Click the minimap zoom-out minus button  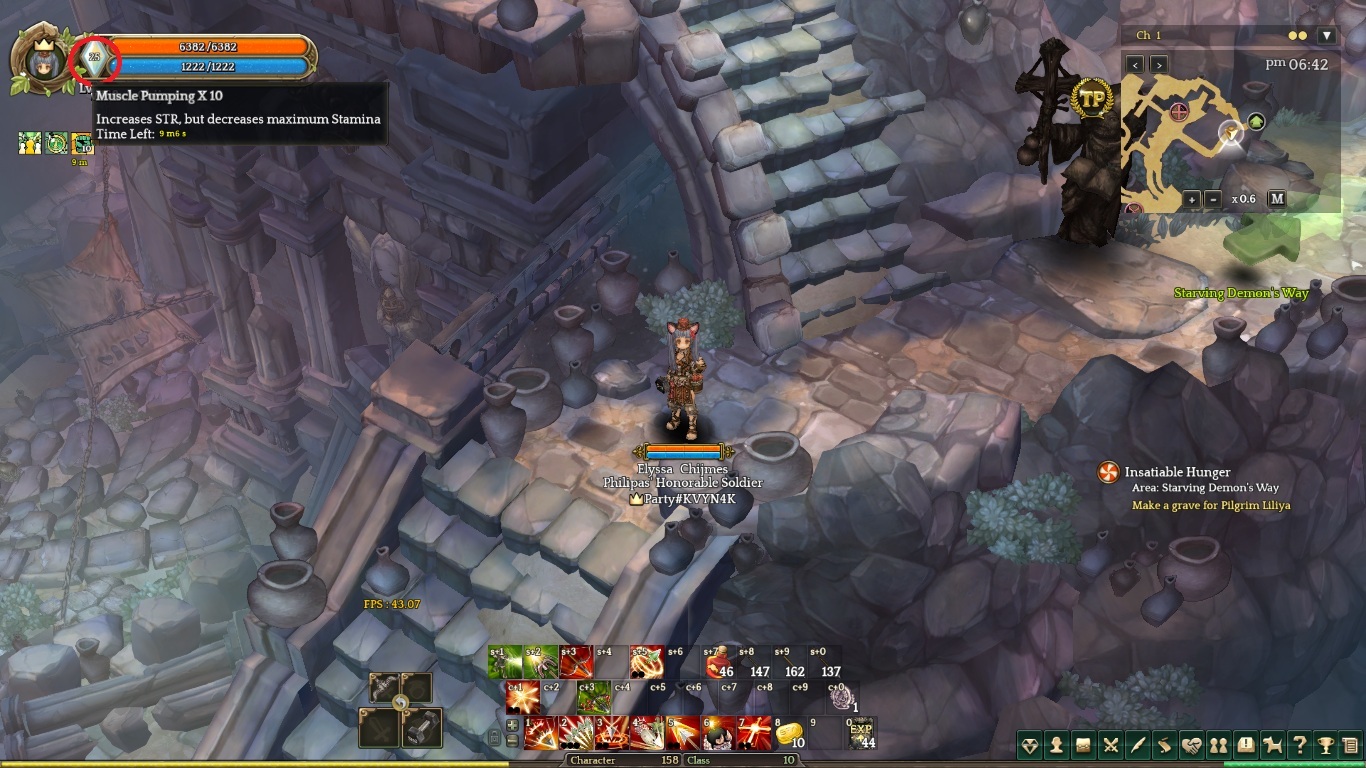[1213, 199]
